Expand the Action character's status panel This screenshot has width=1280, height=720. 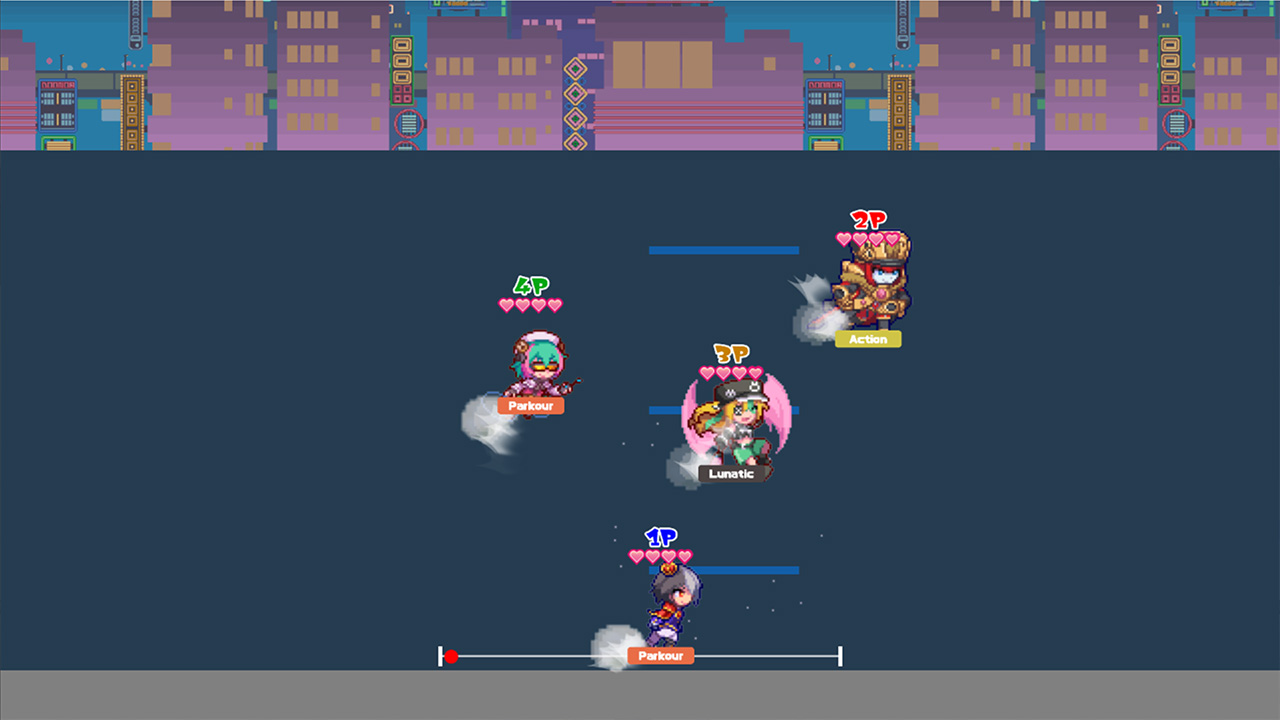867,339
